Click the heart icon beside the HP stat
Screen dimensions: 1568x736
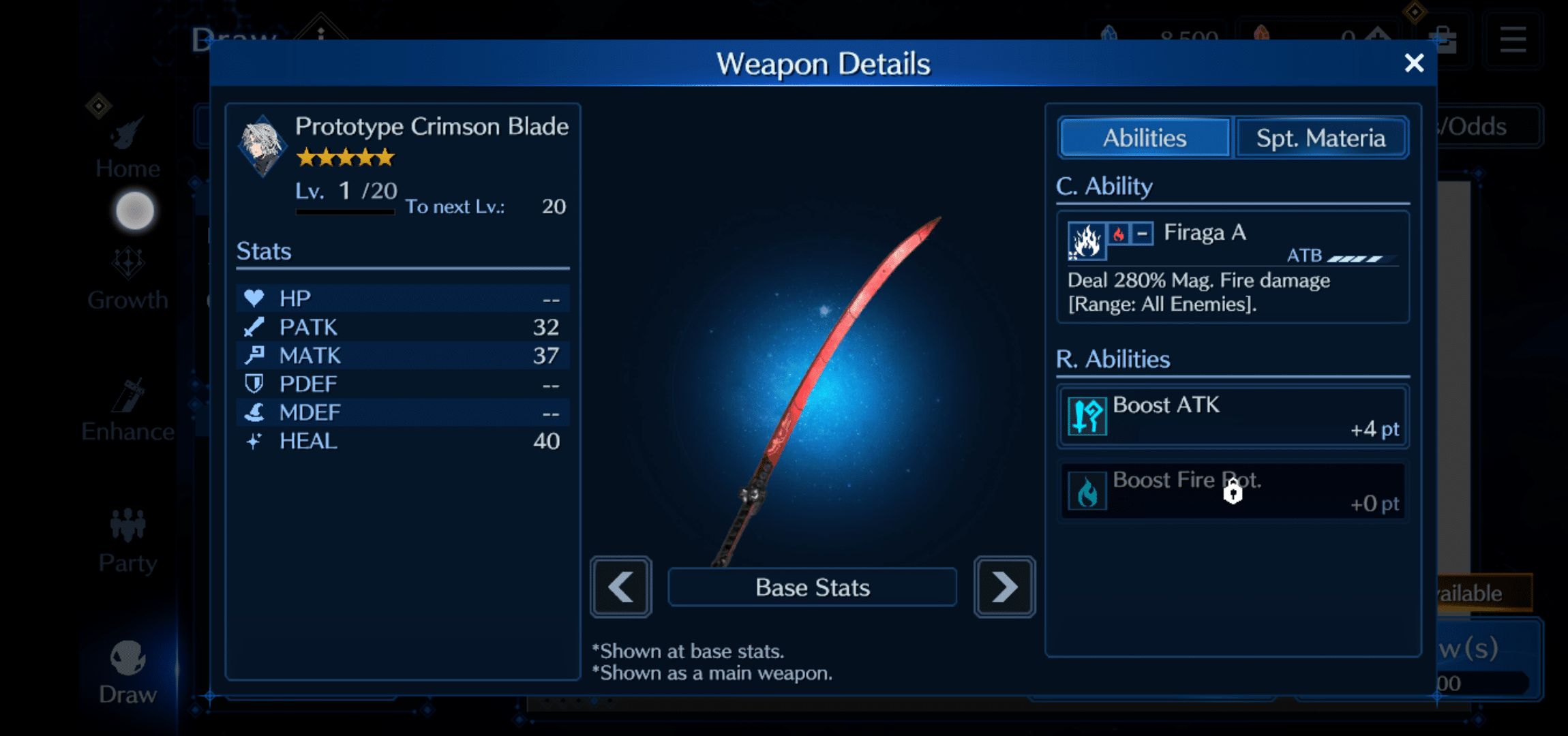point(253,298)
